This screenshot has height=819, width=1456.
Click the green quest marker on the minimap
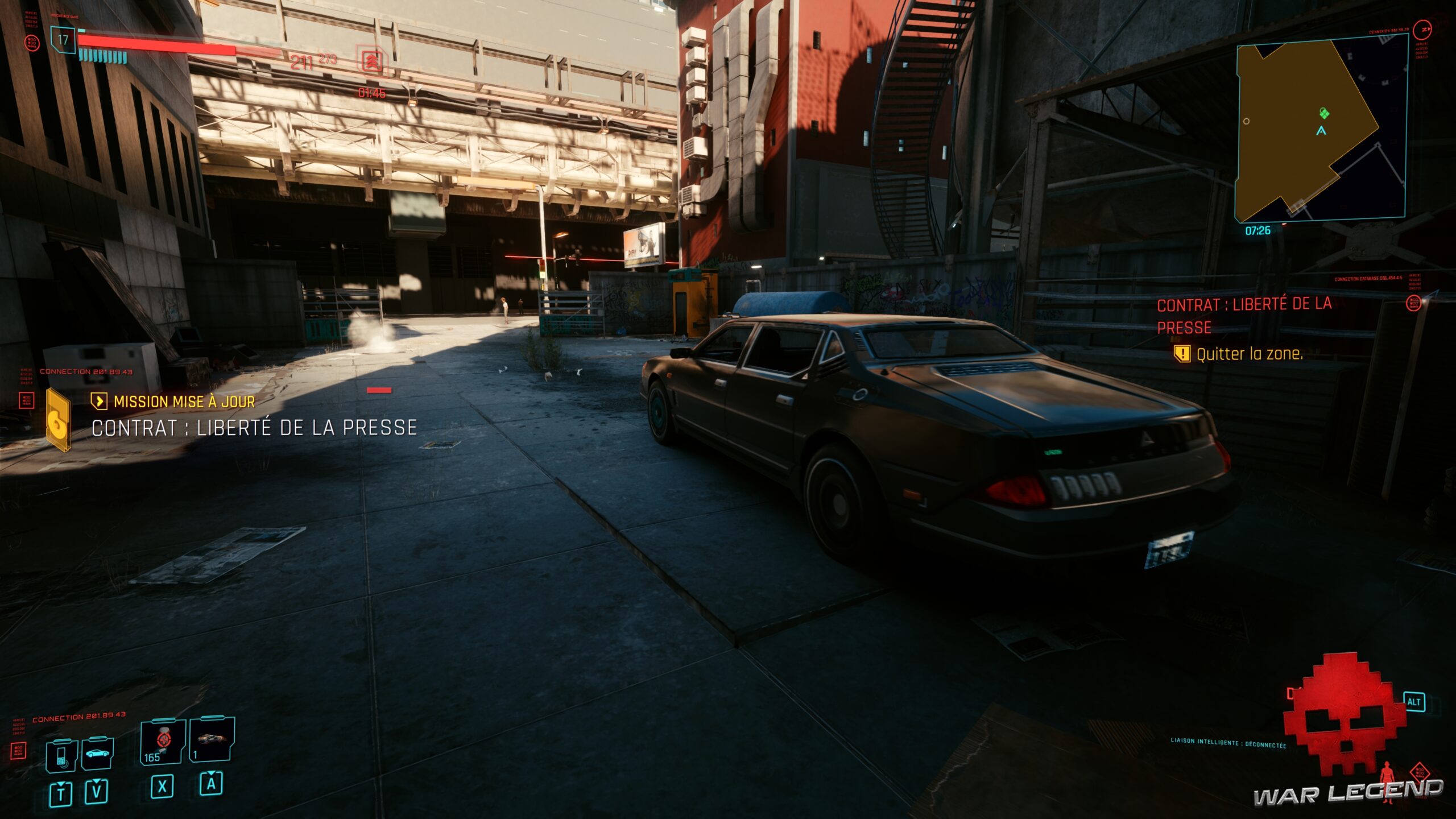1325,114
